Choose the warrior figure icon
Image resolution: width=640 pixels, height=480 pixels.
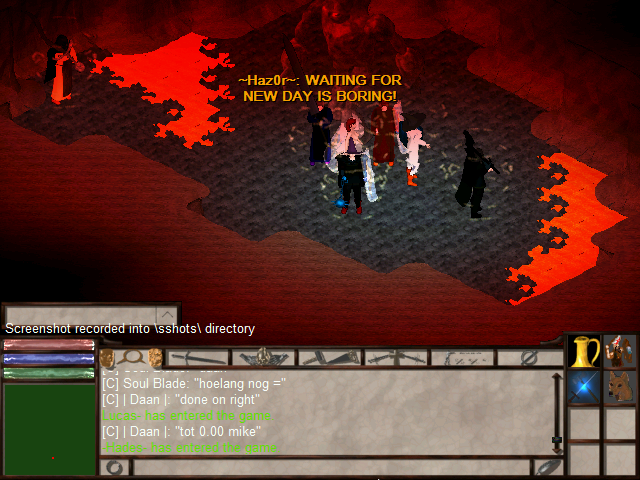620,352
